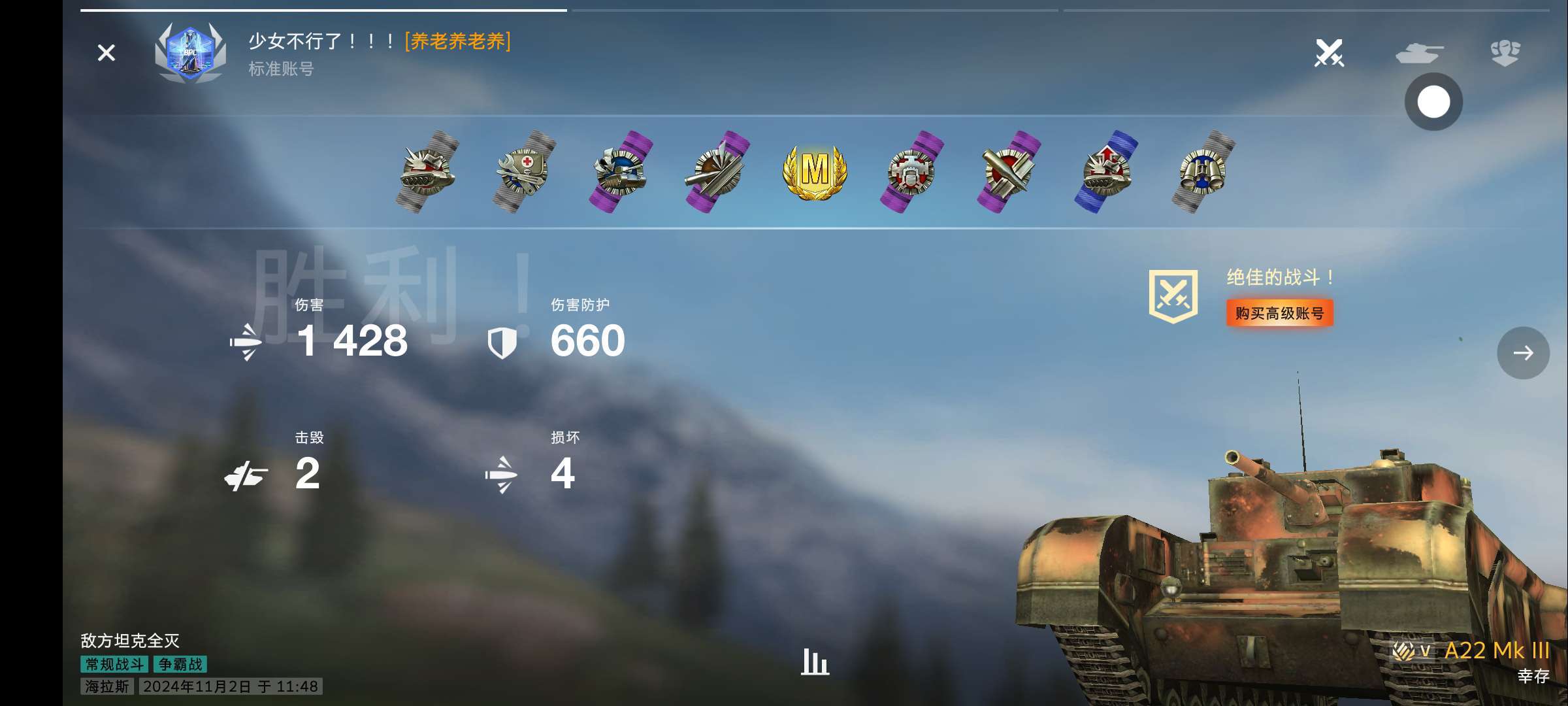Select the gold Mastery M badge
The width and height of the screenshot is (1568, 706).
(x=815, y=171)
